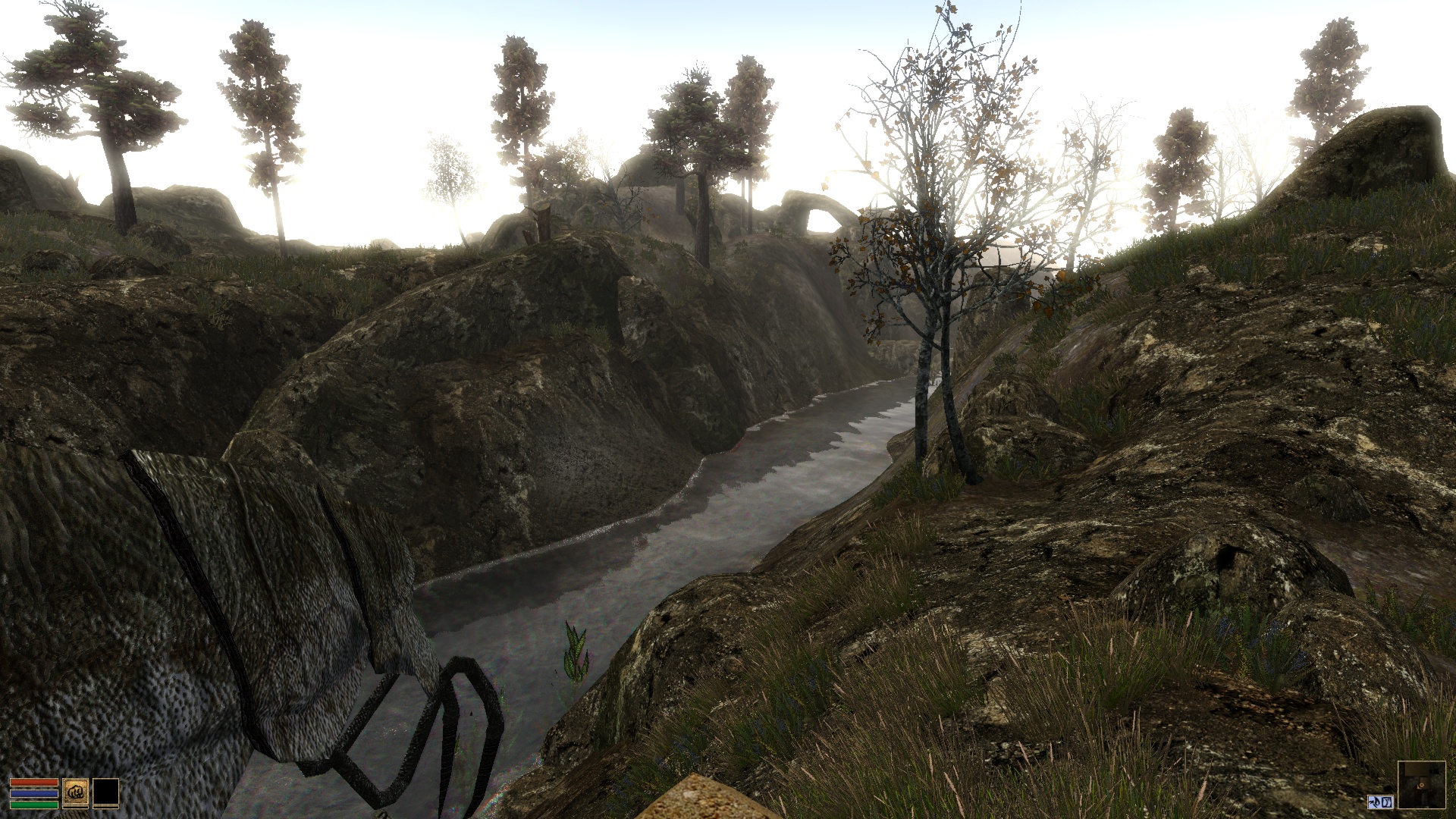Click the leftmost active spell effect icon

pyautogui.click(x=1376, y=802)
